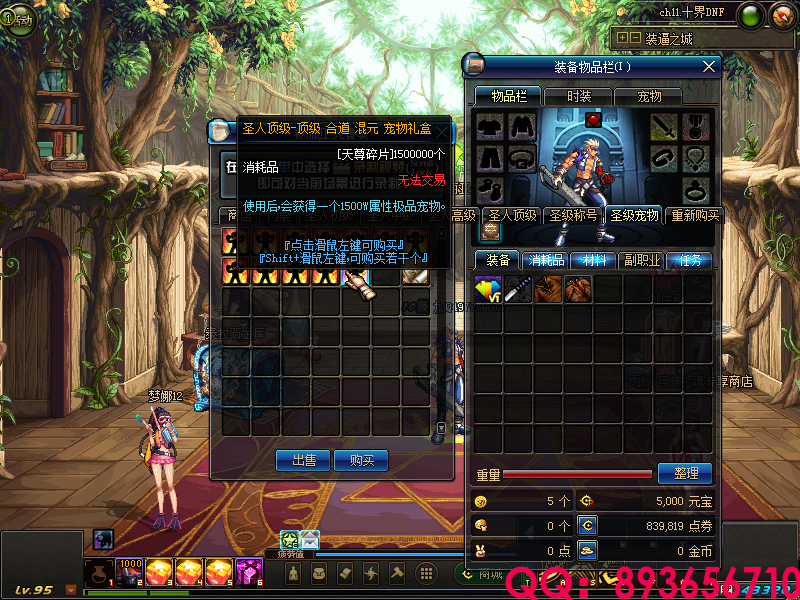The height and width of the screenshot is (600, 800).
Task: Open the 圣级称号 shop tab
Action: [573, 215]
